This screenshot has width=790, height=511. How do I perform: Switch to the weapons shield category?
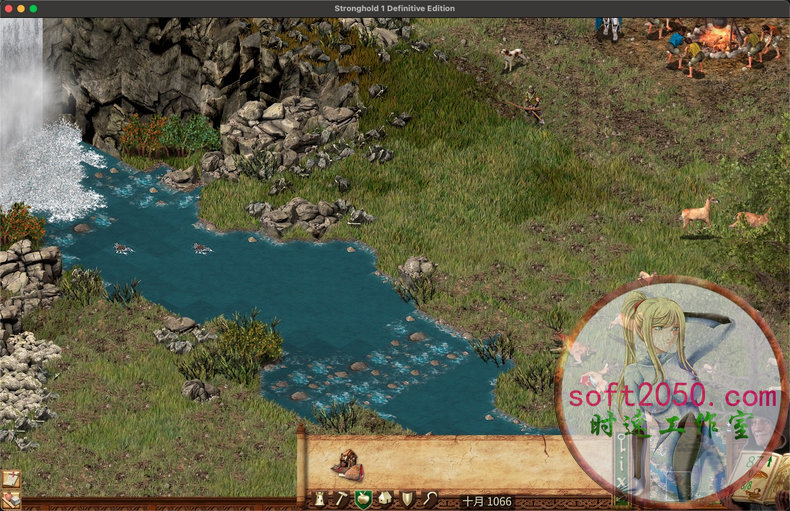(x=407, y=498)
